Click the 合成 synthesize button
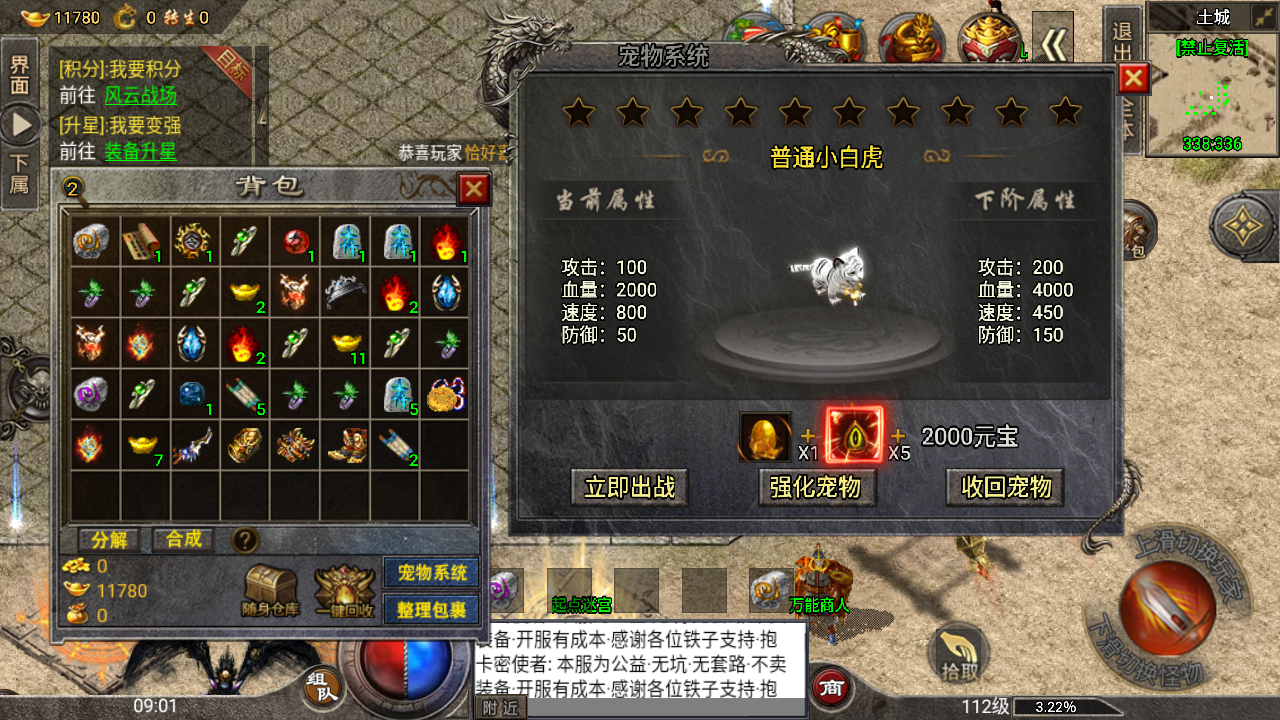The height and width of the screenshot is (720, 1280). 184,540
